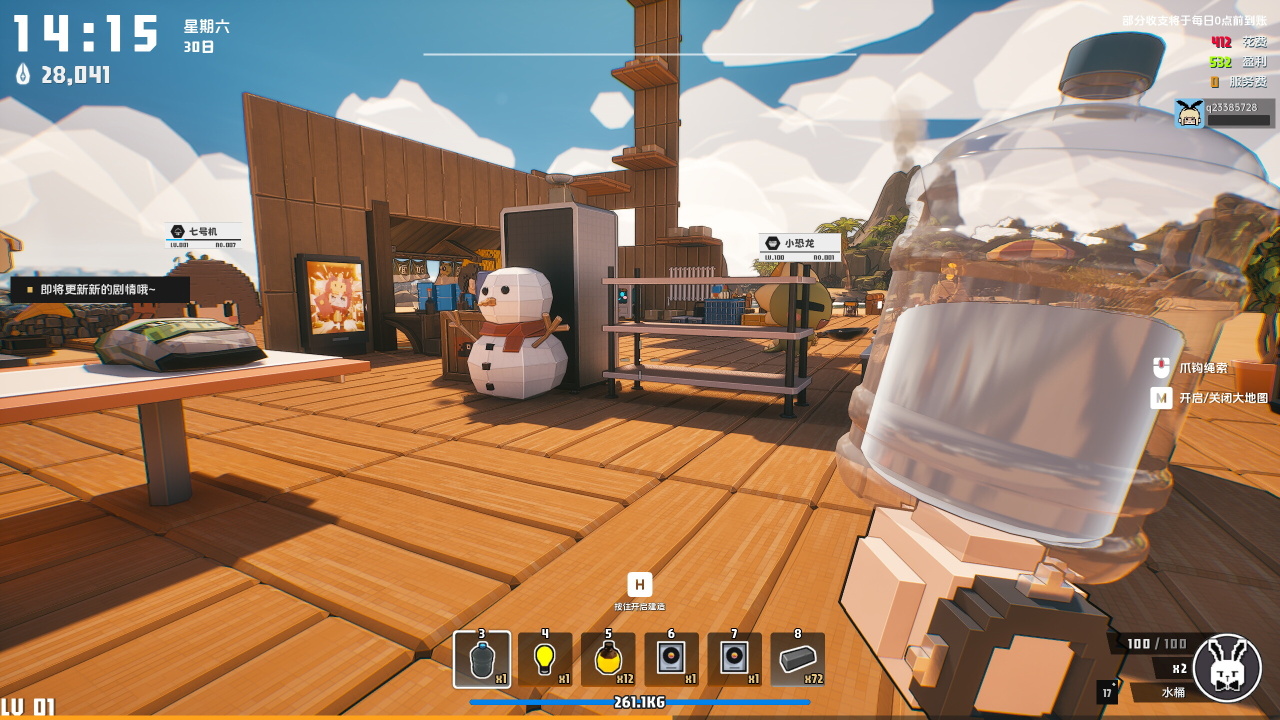Viewport: 1280px width, 720px height.
Task: Select the metal ingot stack of 72
Action: 798,660
